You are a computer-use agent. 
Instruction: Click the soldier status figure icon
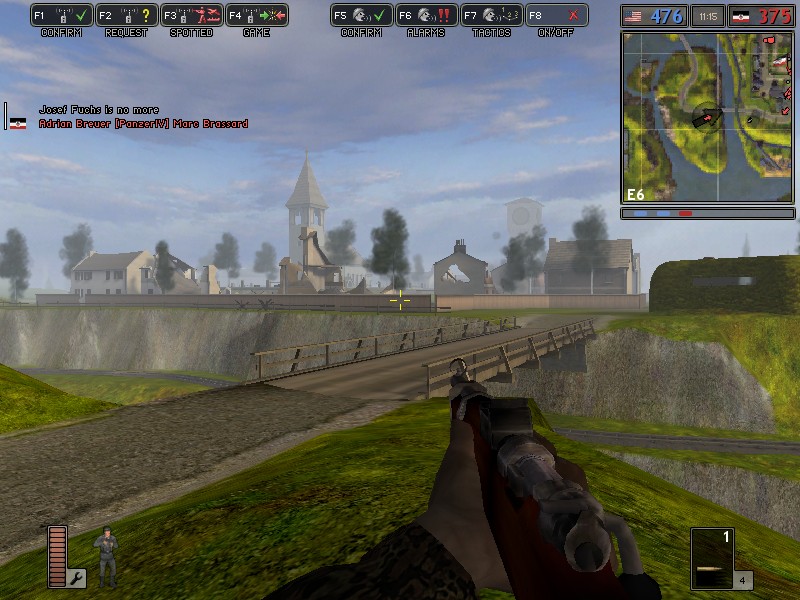point(105,556)
